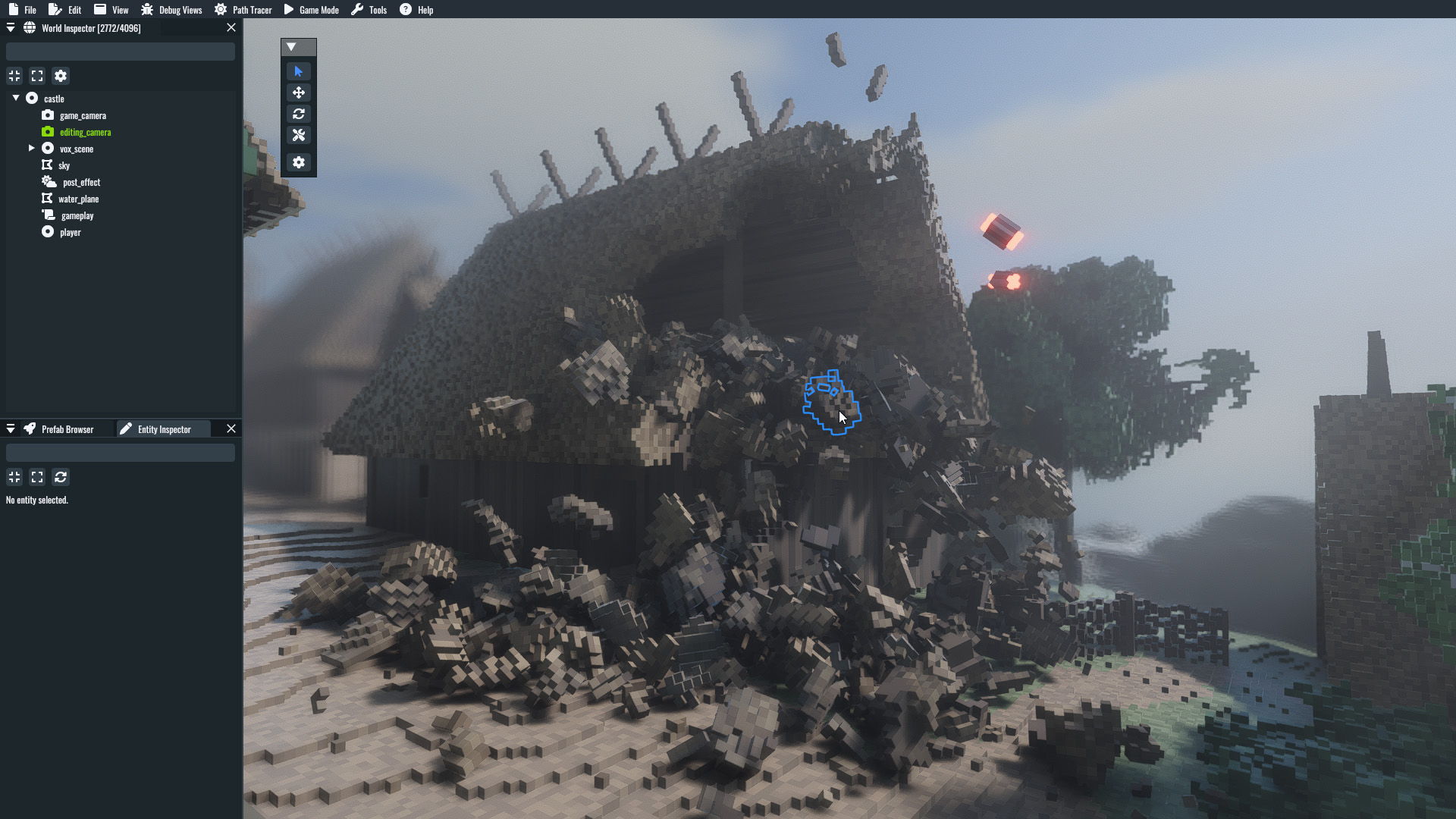Expand all nodes in World Inspector
This screenshot has width=1456, height=819.
37,76
